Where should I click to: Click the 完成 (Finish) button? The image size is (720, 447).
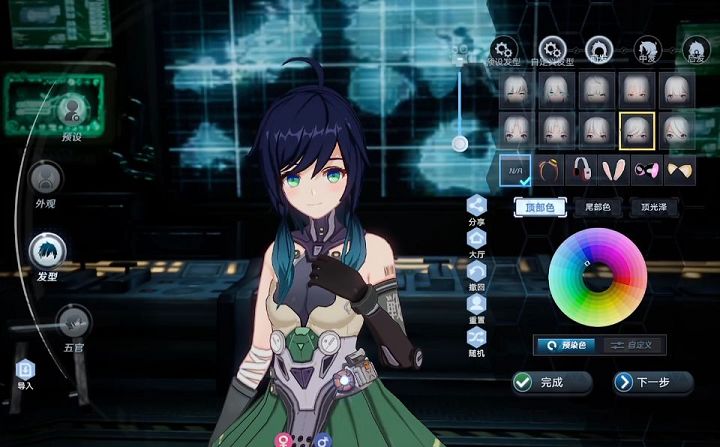pyautogui.click(x=551, y=382)
